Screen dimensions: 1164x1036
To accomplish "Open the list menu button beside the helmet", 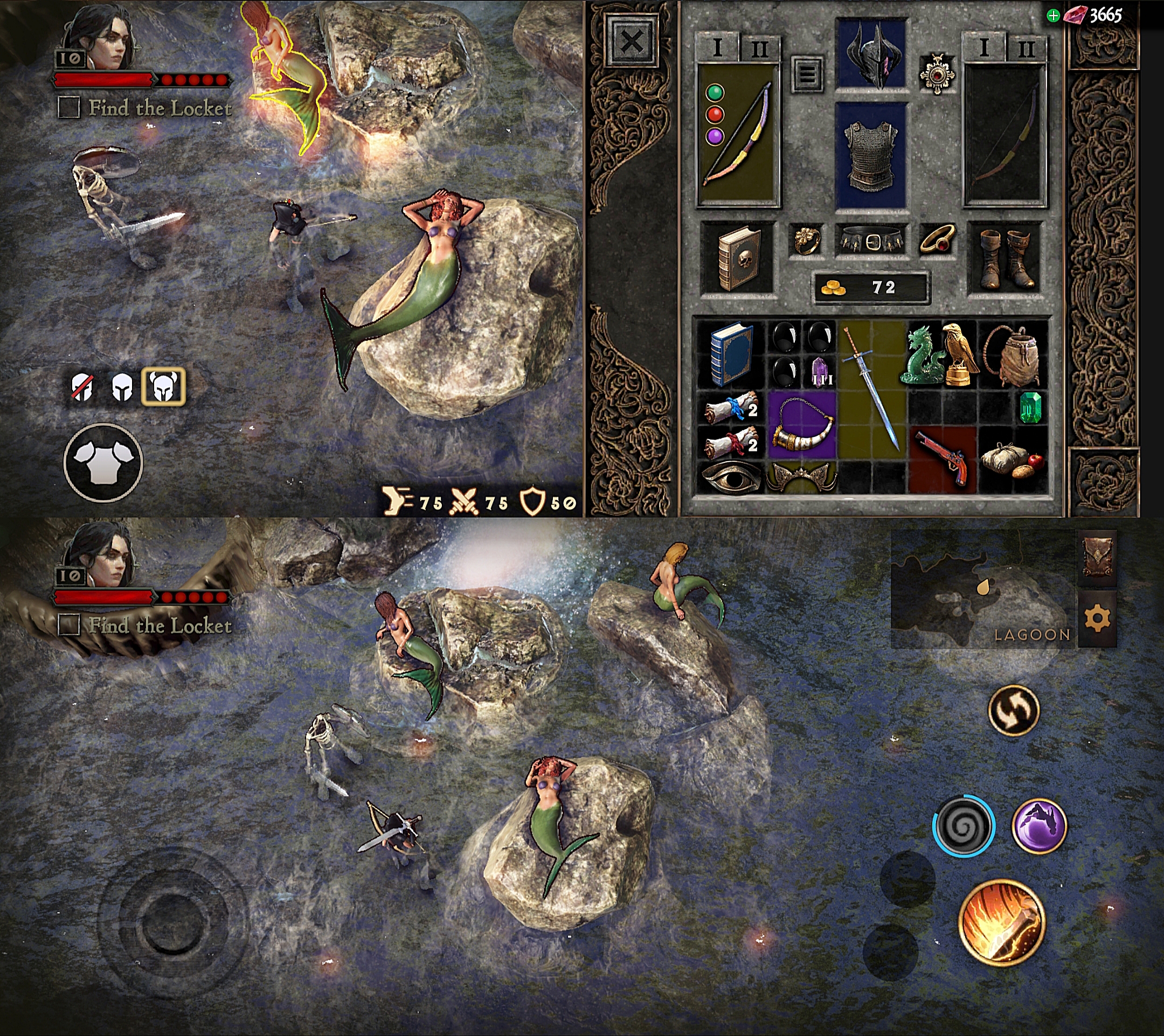I will coord(807,73).
